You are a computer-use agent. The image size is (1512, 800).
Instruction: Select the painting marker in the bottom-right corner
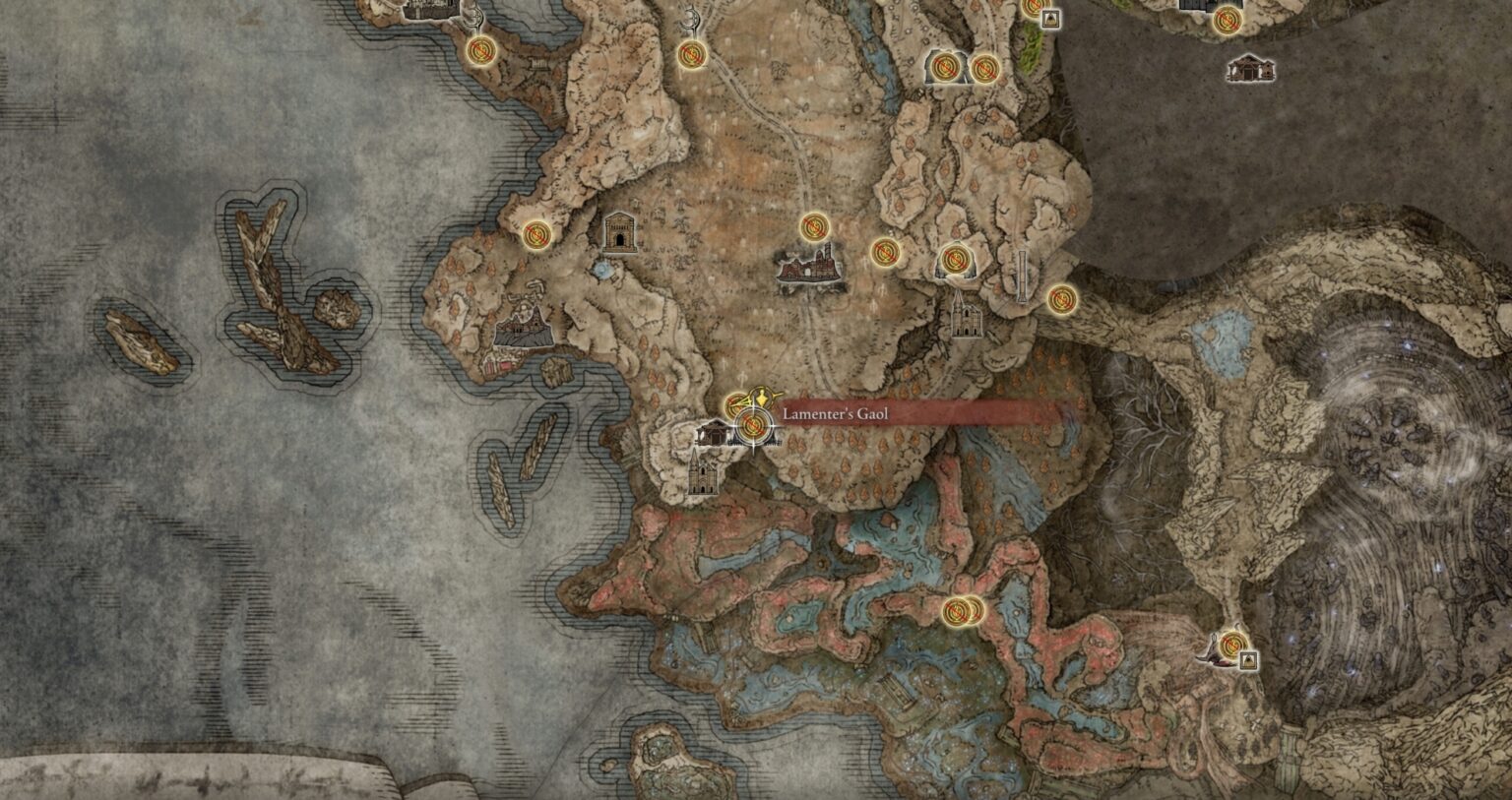[1248, 660]
